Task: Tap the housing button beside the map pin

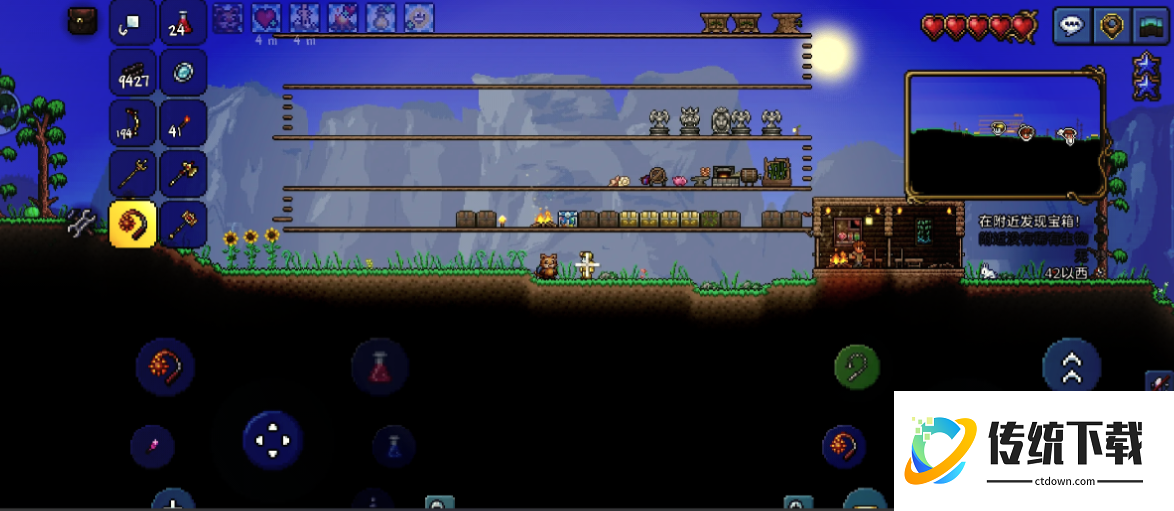Action: [x=1147, y=26]
